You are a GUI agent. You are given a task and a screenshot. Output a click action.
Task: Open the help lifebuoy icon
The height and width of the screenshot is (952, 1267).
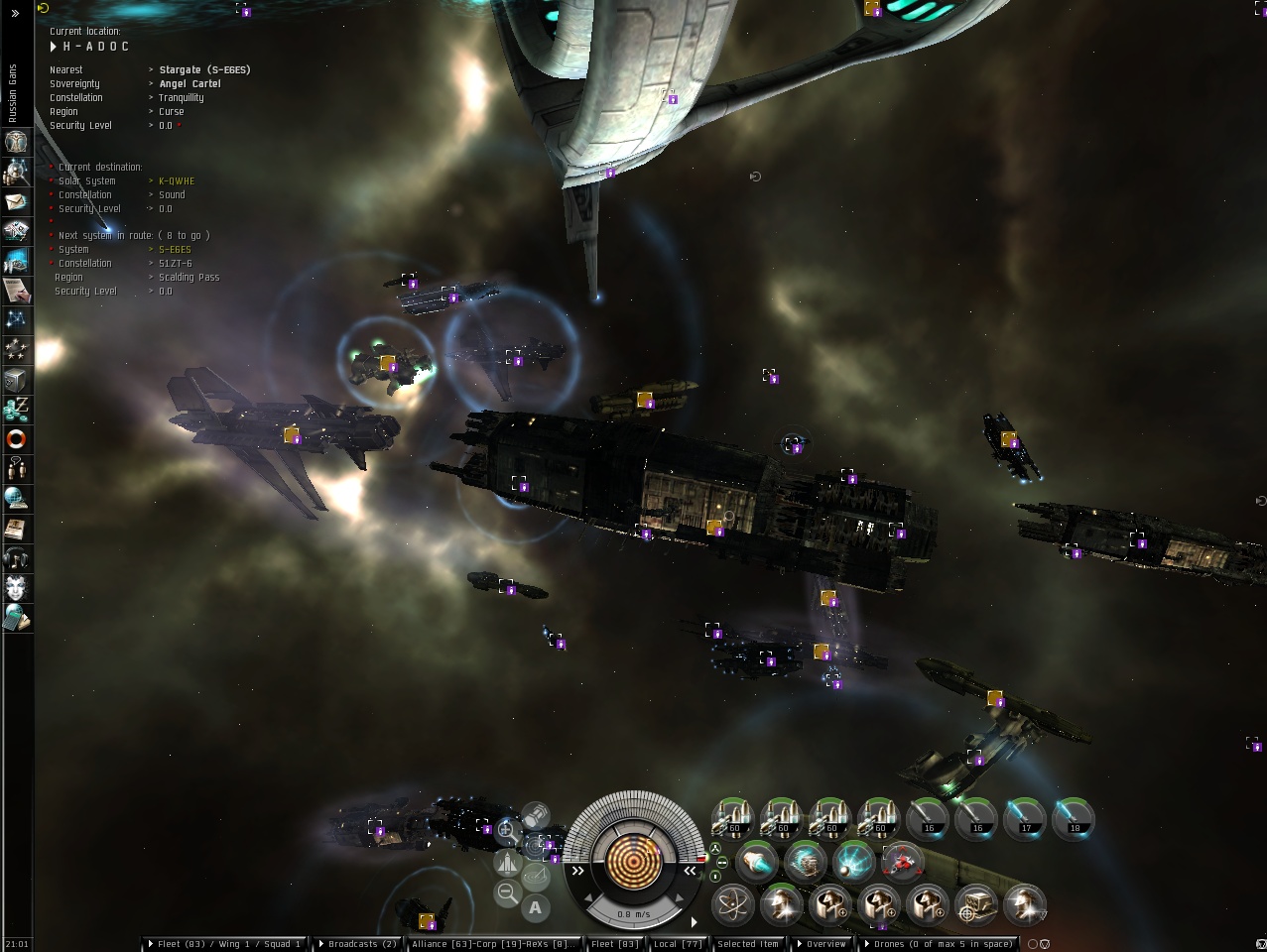pos(17,438)
